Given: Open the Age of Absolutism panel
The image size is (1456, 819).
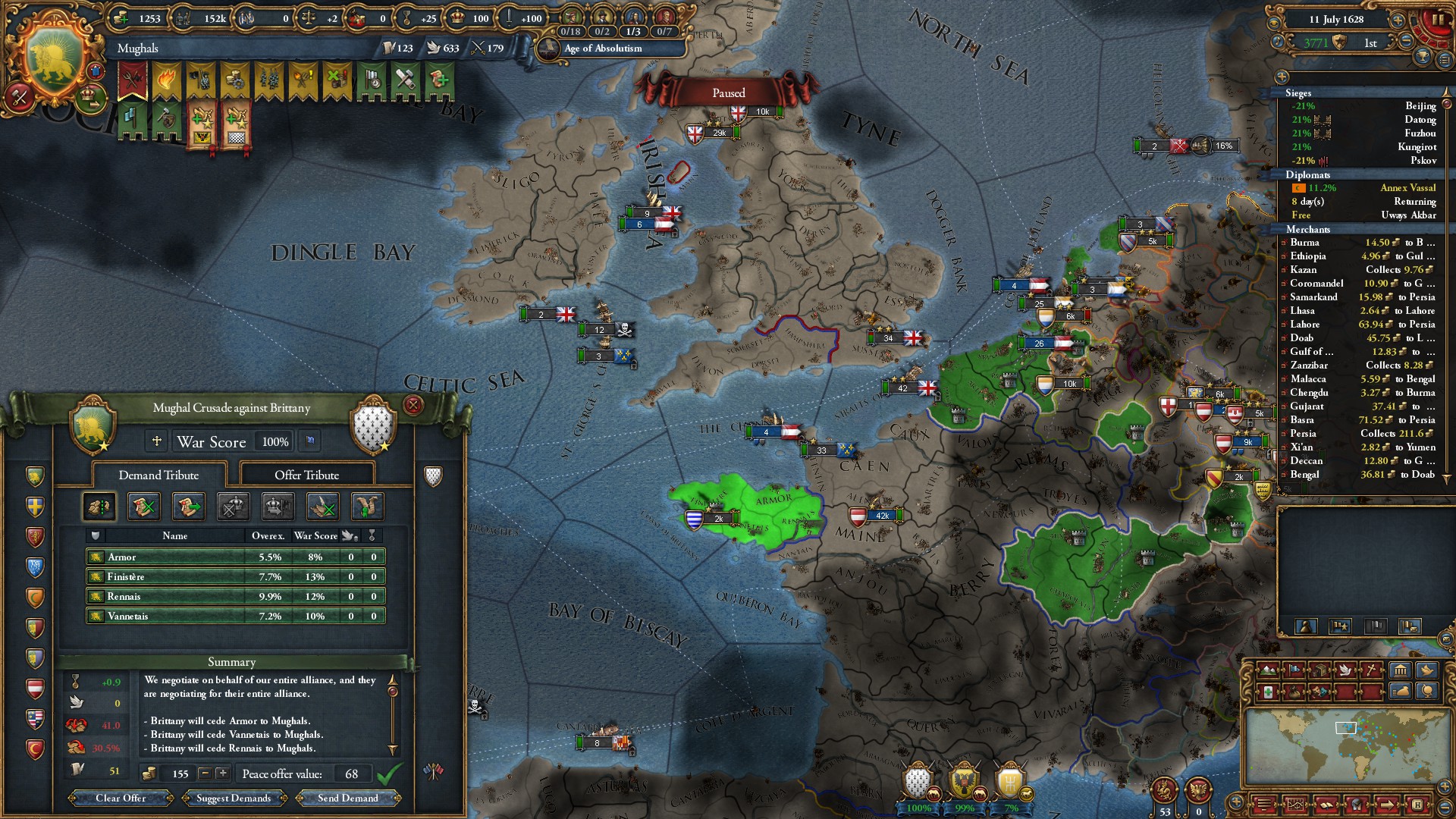Looking at the screenshot, I should [603, 49].
